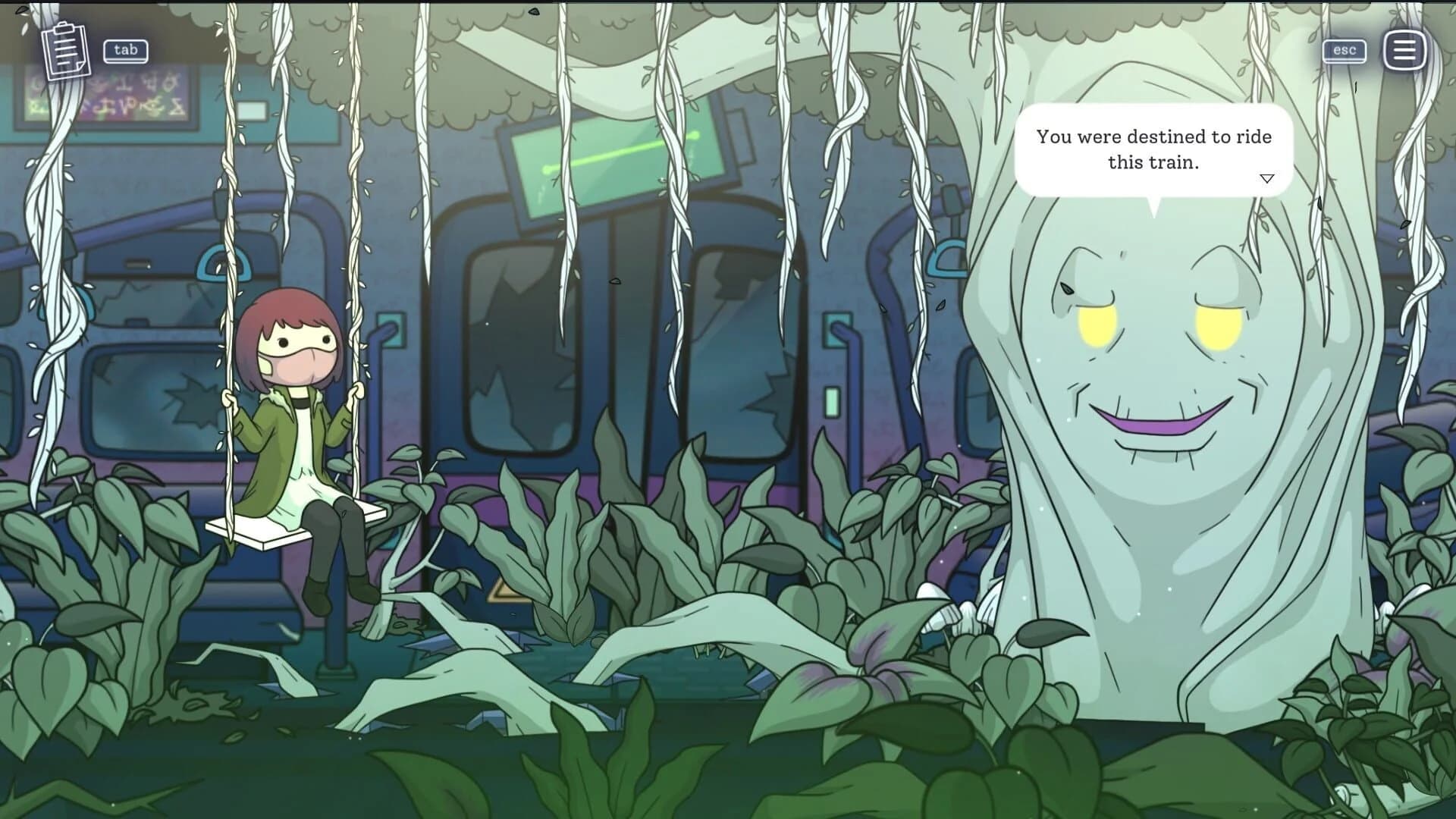Click the esc key hint badge

(x=1344, y=50)
